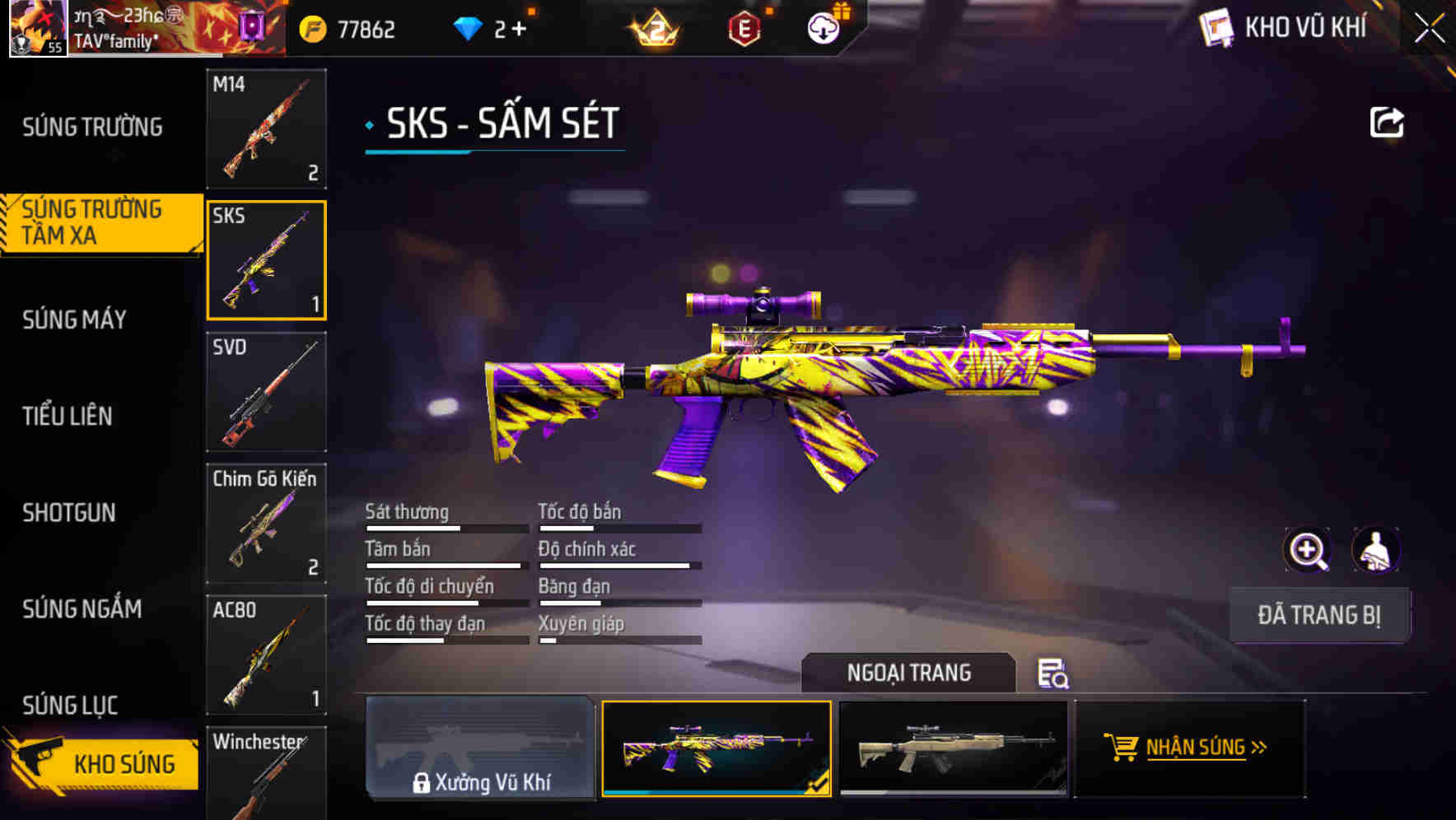Click the share icon beside SKS - SẤM SÉT

click(x=1387, y=122)
